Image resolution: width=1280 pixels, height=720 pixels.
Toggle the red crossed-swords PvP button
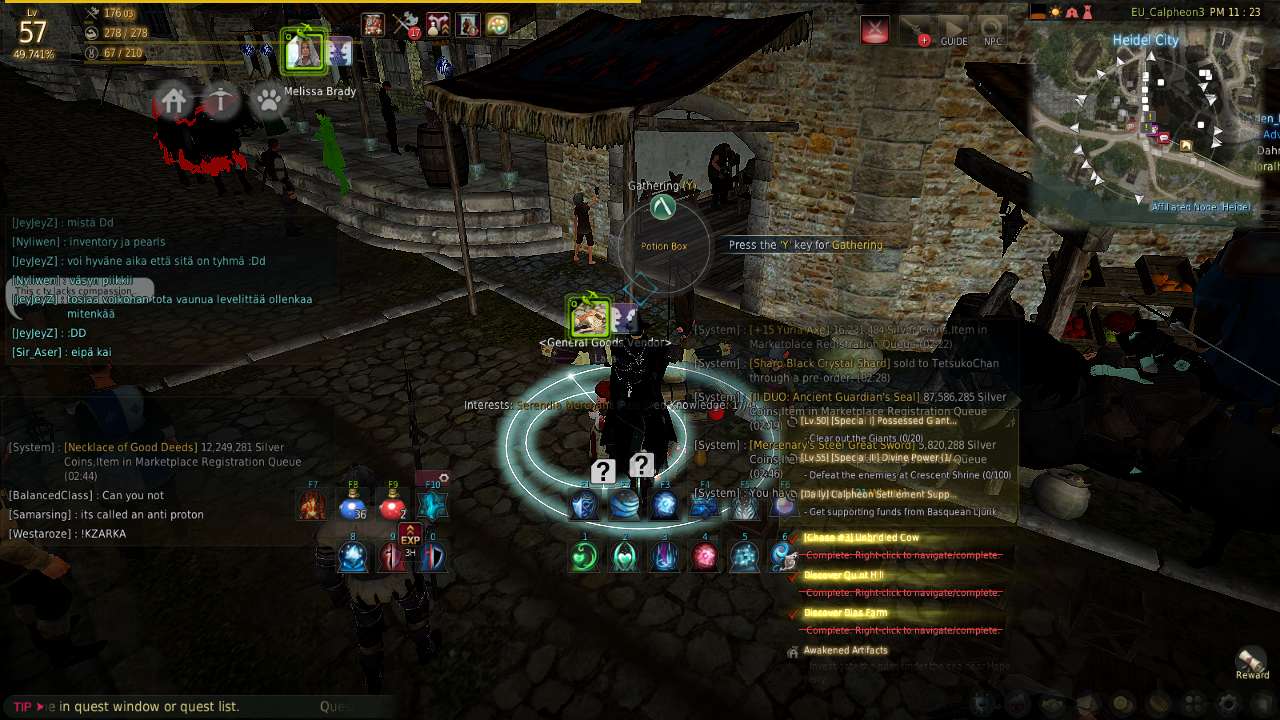tap(875, 30)
